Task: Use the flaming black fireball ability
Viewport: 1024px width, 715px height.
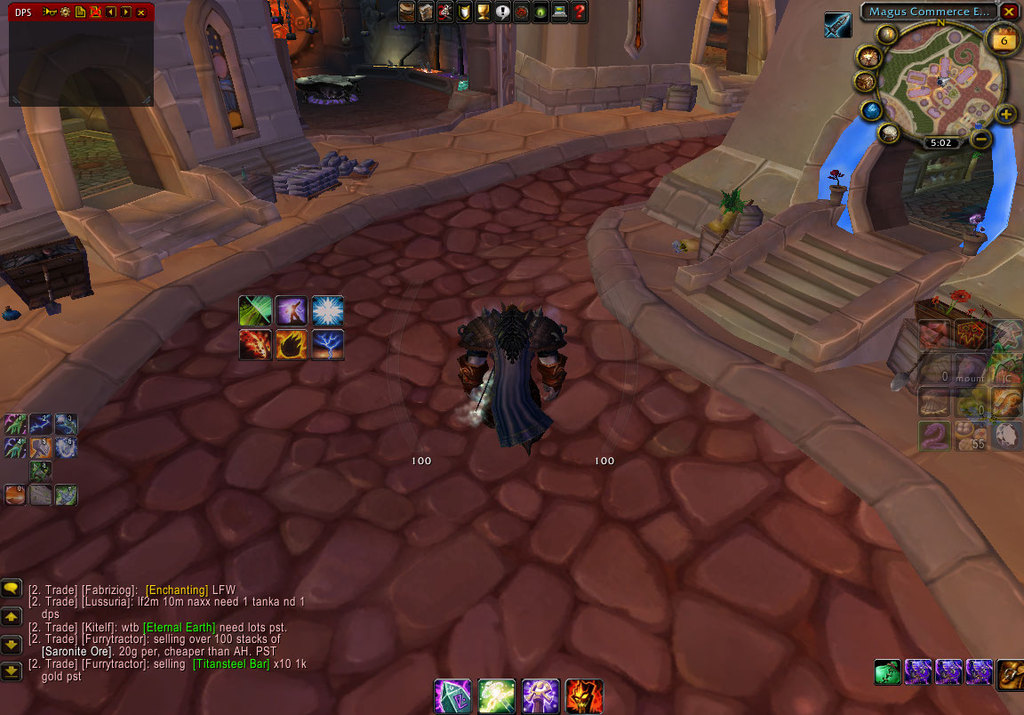Action: coord(291,344)
